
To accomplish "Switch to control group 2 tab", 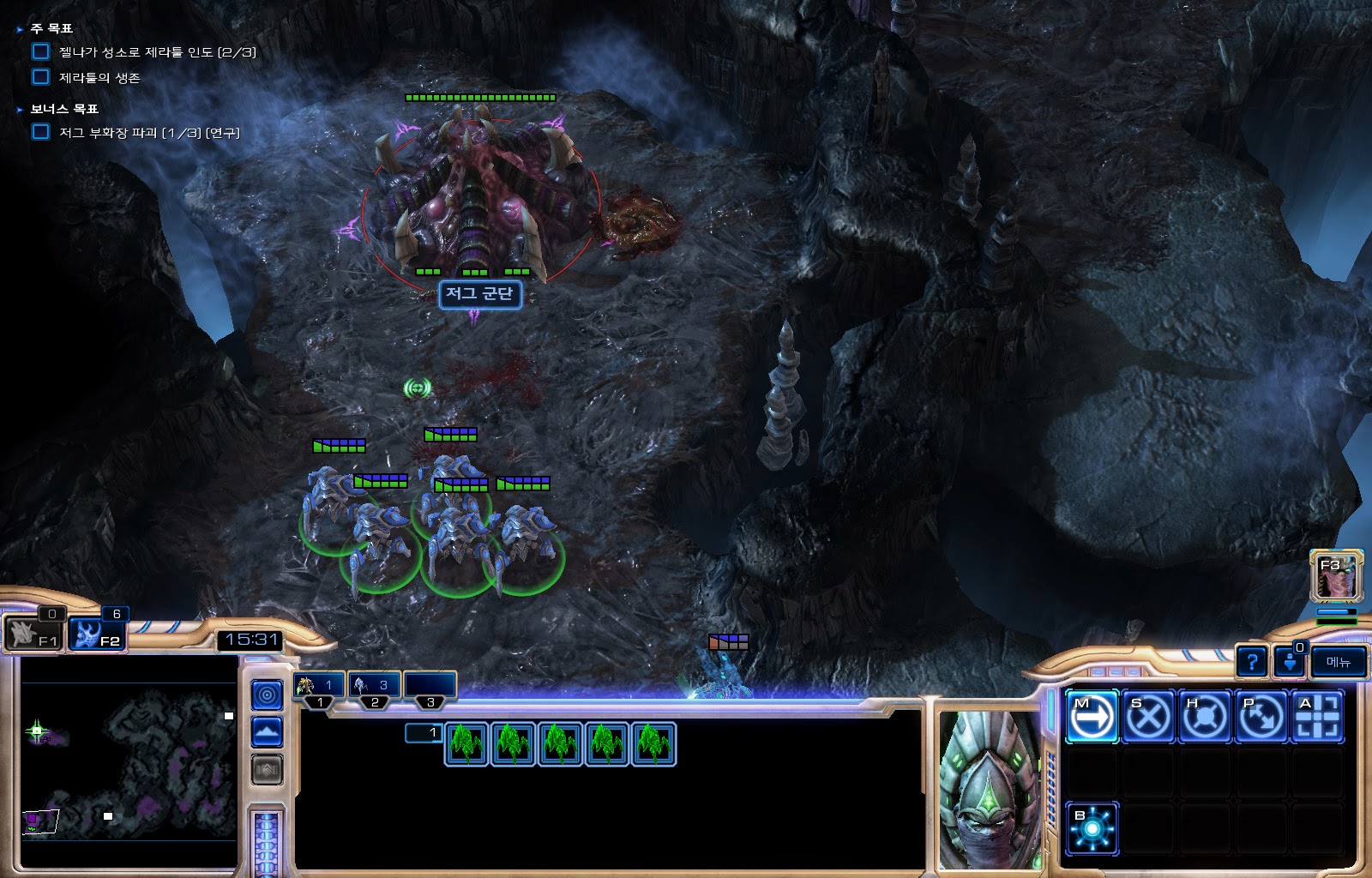I will pyautogui.click(x=374, y=685).
